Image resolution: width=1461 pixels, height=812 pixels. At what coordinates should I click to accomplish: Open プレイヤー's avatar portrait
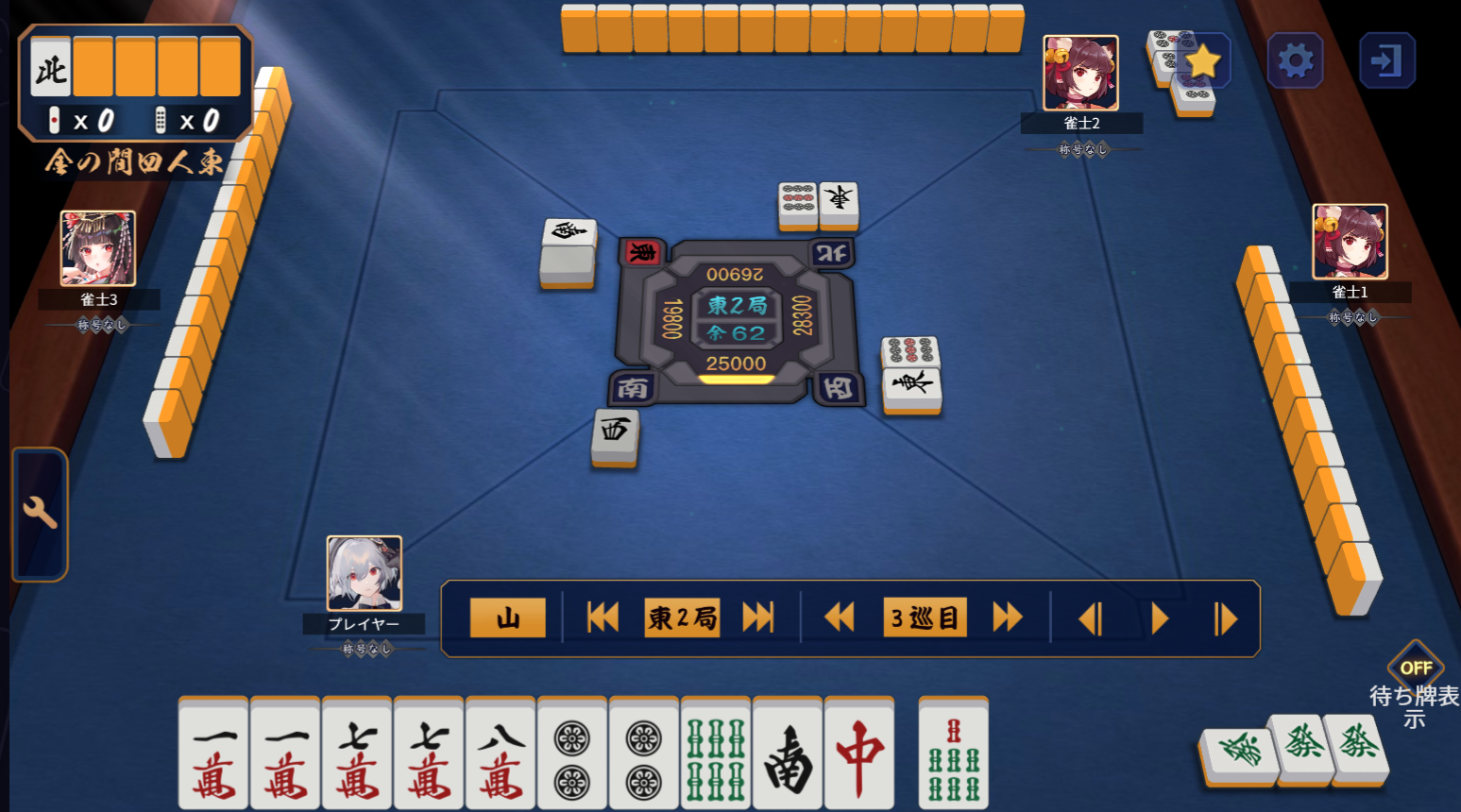tap(365, 574)
